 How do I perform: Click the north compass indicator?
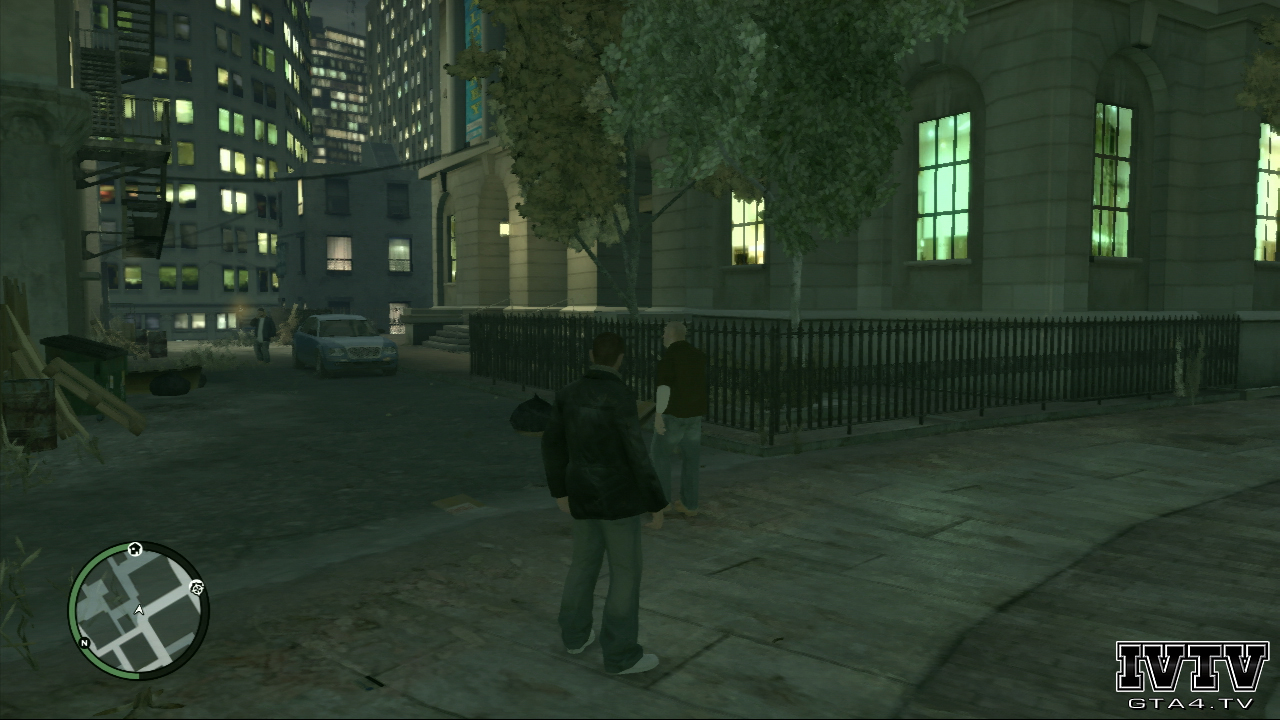point(85,642)
